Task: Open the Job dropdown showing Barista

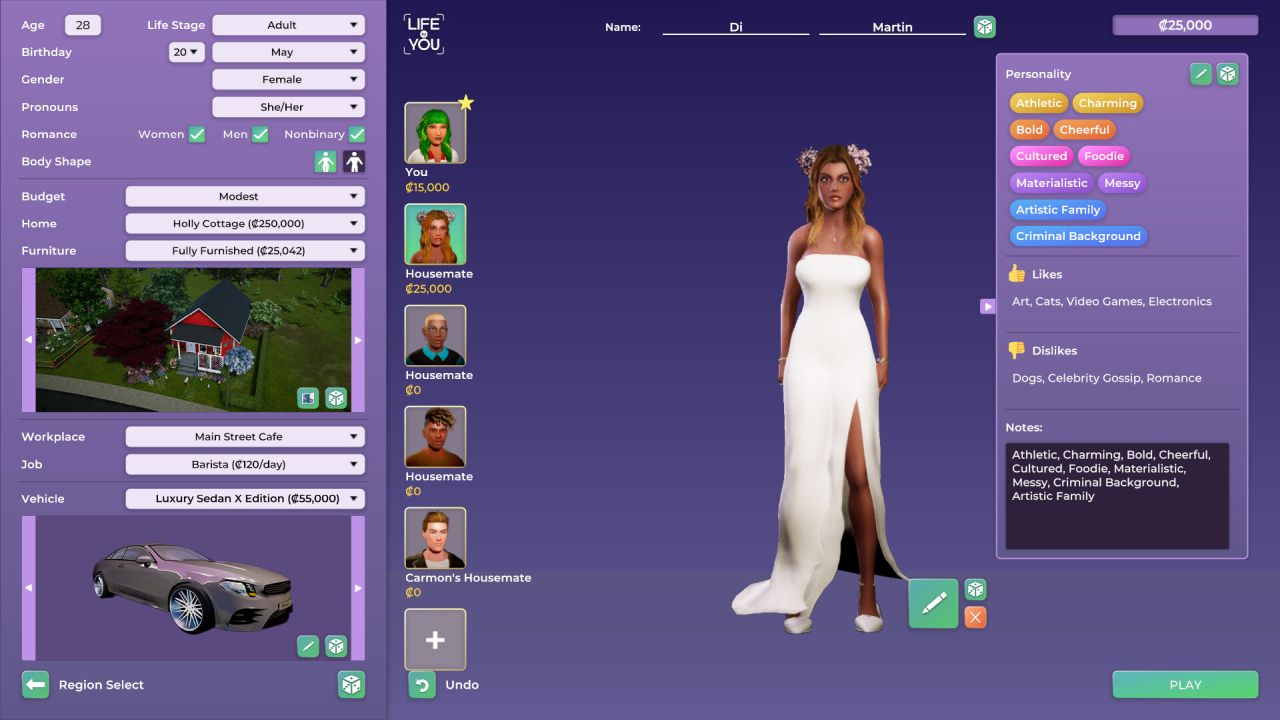Action: tap(245, 464)
